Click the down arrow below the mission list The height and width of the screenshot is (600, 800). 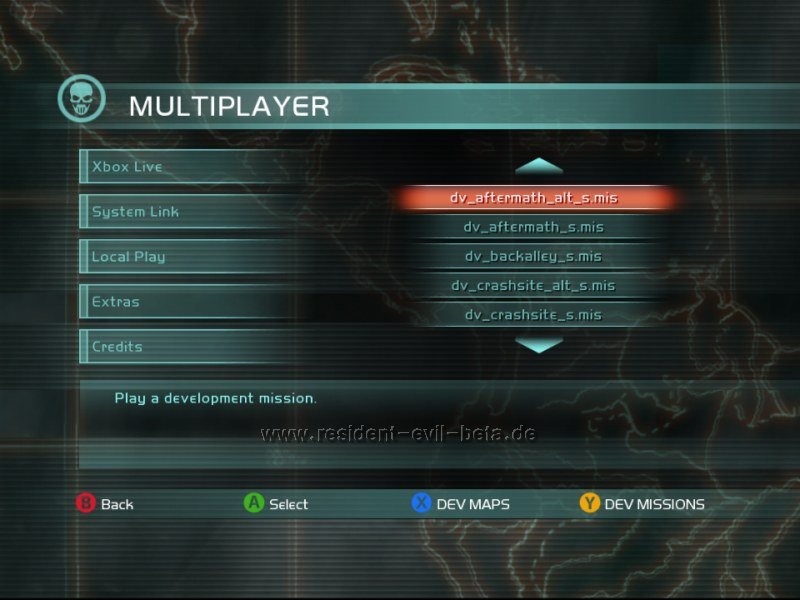[540, 345]
